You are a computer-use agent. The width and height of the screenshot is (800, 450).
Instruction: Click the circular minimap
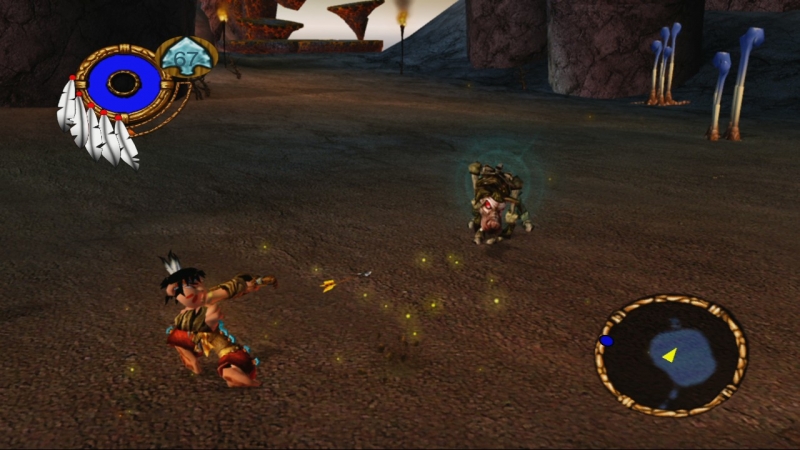click(671, 355)
